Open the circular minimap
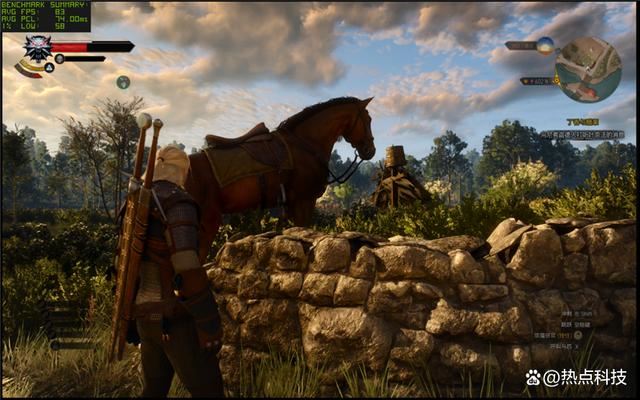640x400 pixels. point(587,69)
